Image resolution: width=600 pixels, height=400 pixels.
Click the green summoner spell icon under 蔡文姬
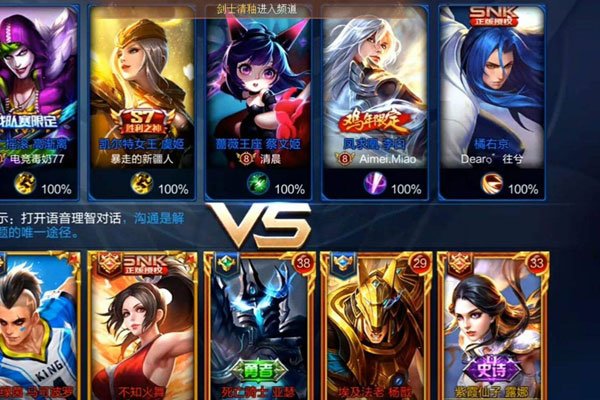pos(259,185)
